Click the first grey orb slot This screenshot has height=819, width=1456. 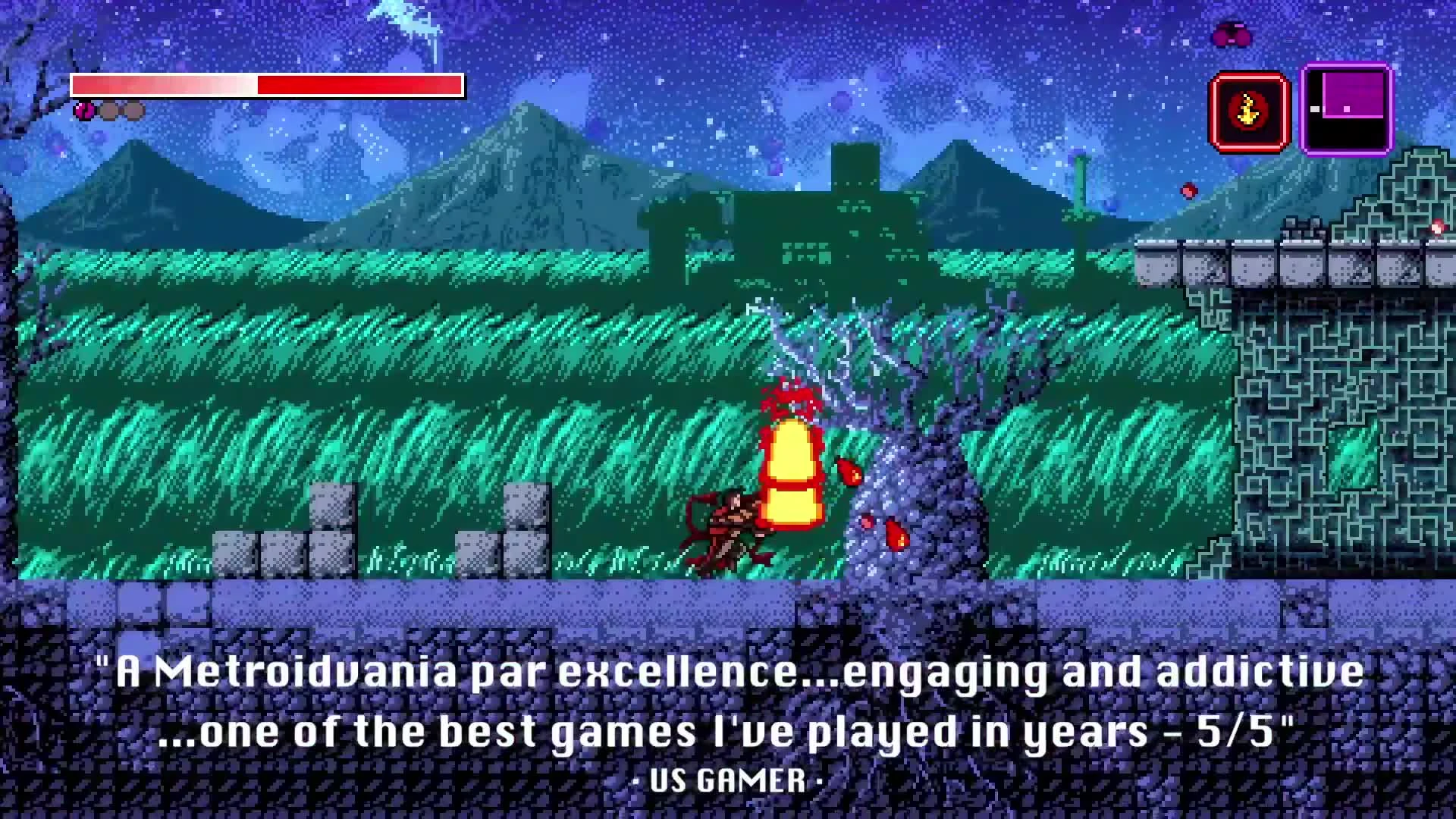click(110, 111)
